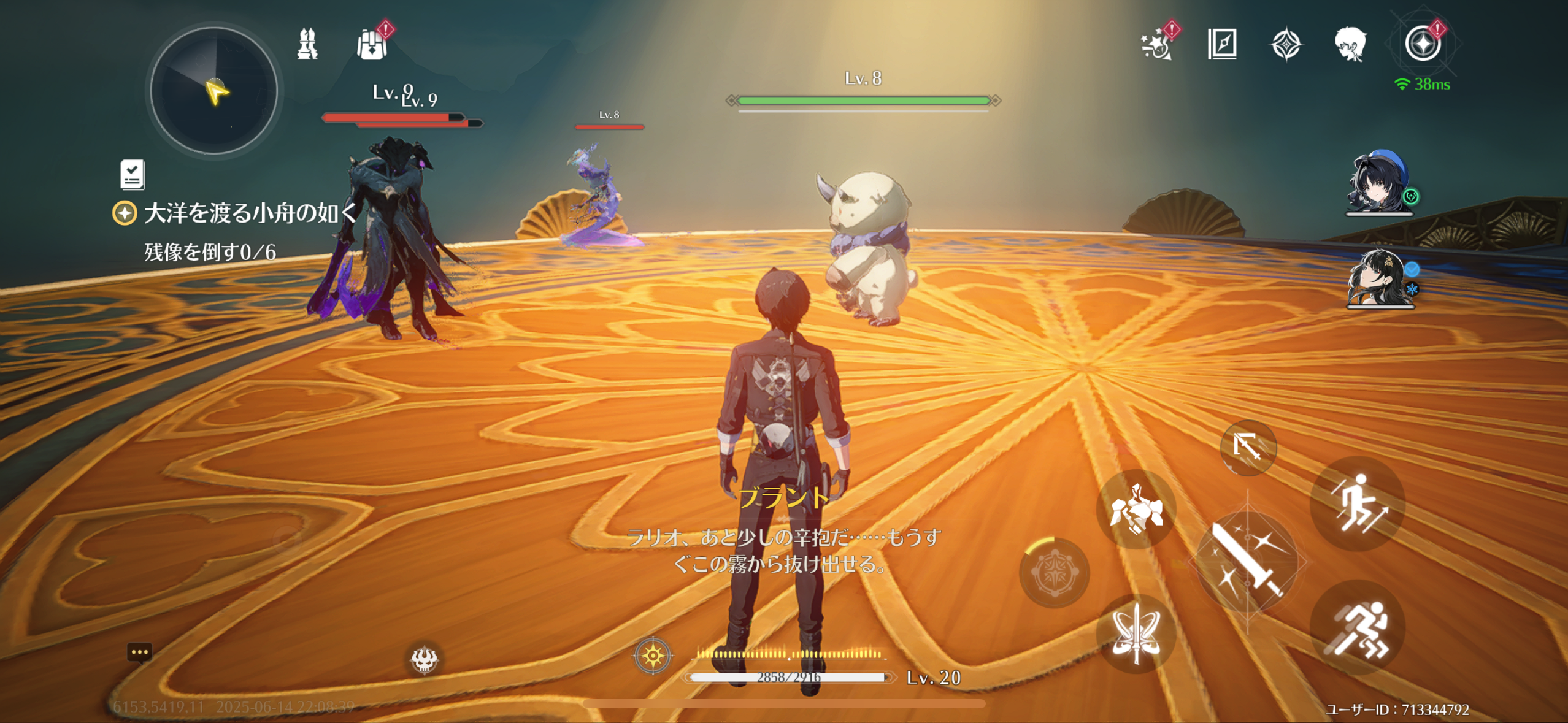The width and height of the screenshot is (1568, 723).
Task: Use the winged sword resonance skill
Action: tap(1136, 633)
